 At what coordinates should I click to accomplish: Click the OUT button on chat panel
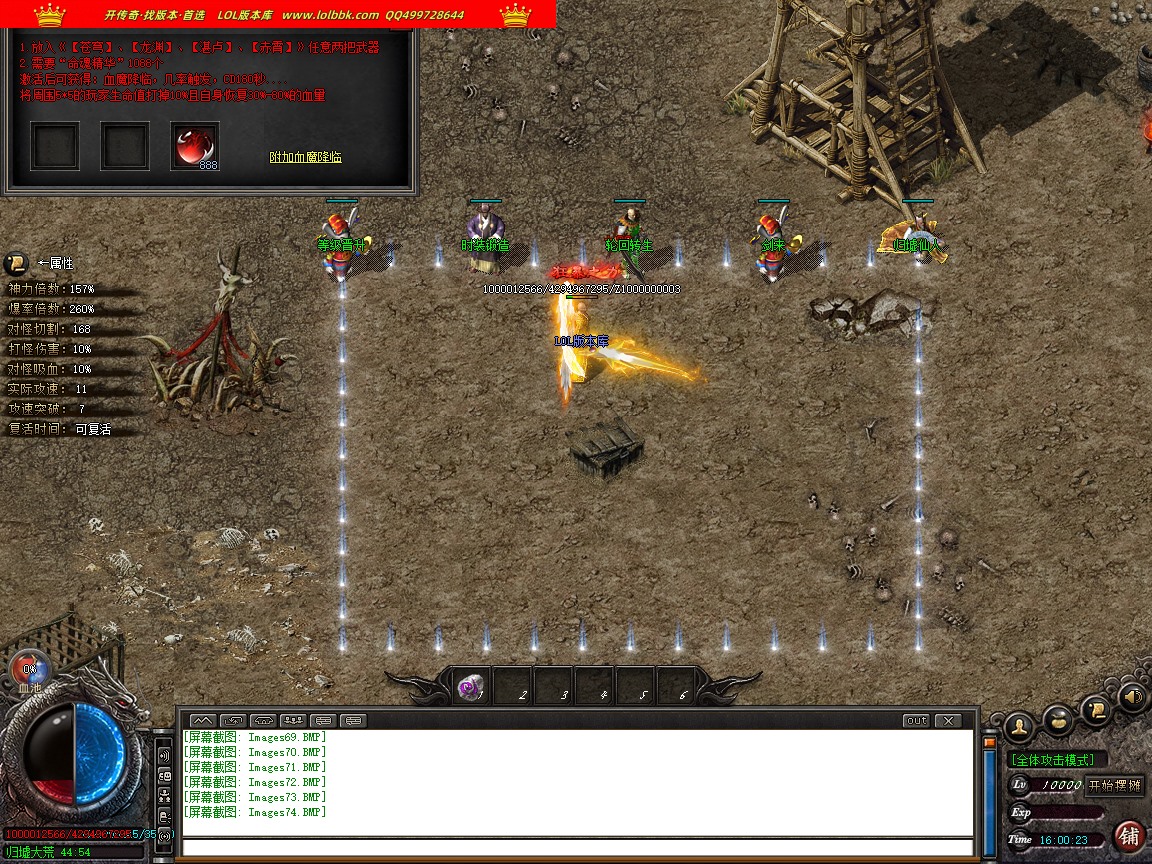tap(915, 720)
